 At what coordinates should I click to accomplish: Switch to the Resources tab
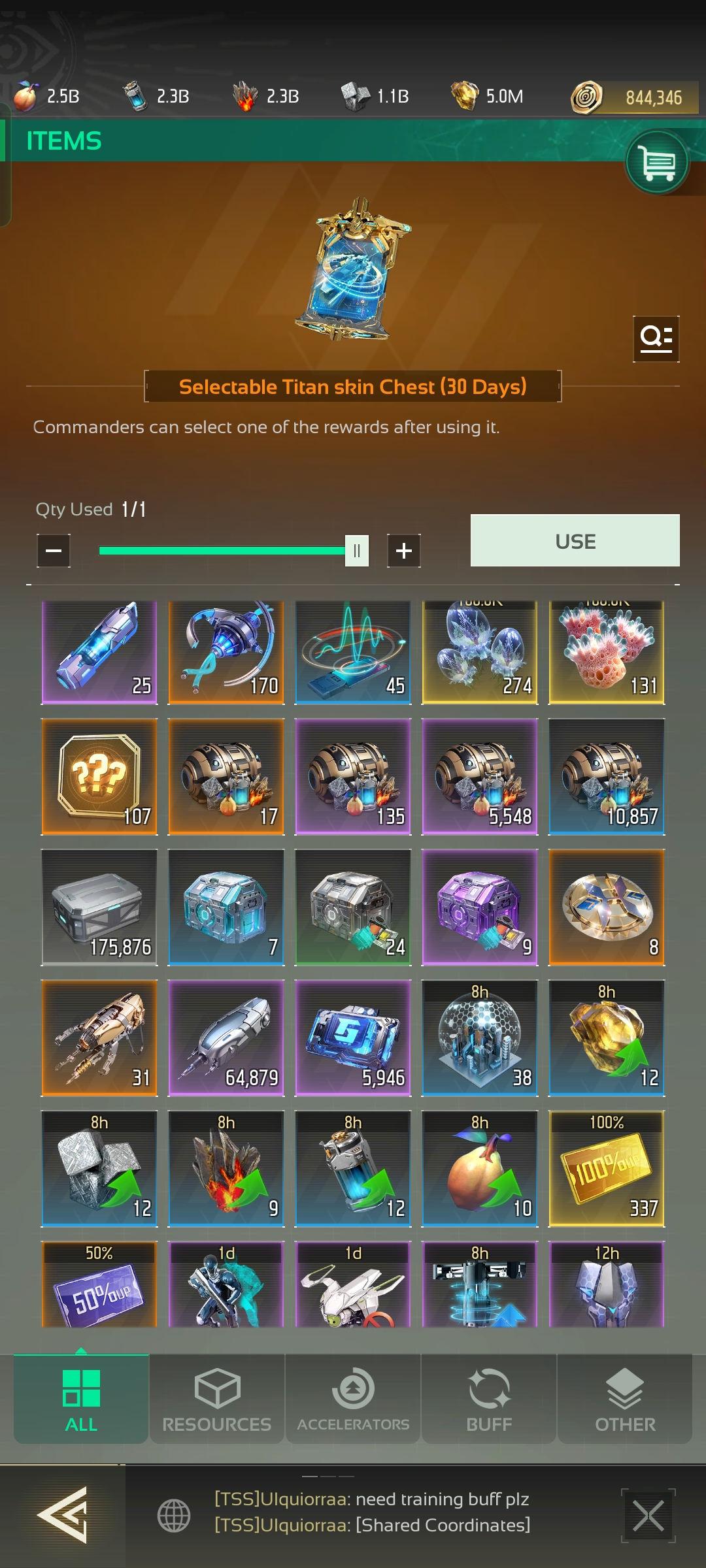coord(217,1399)
